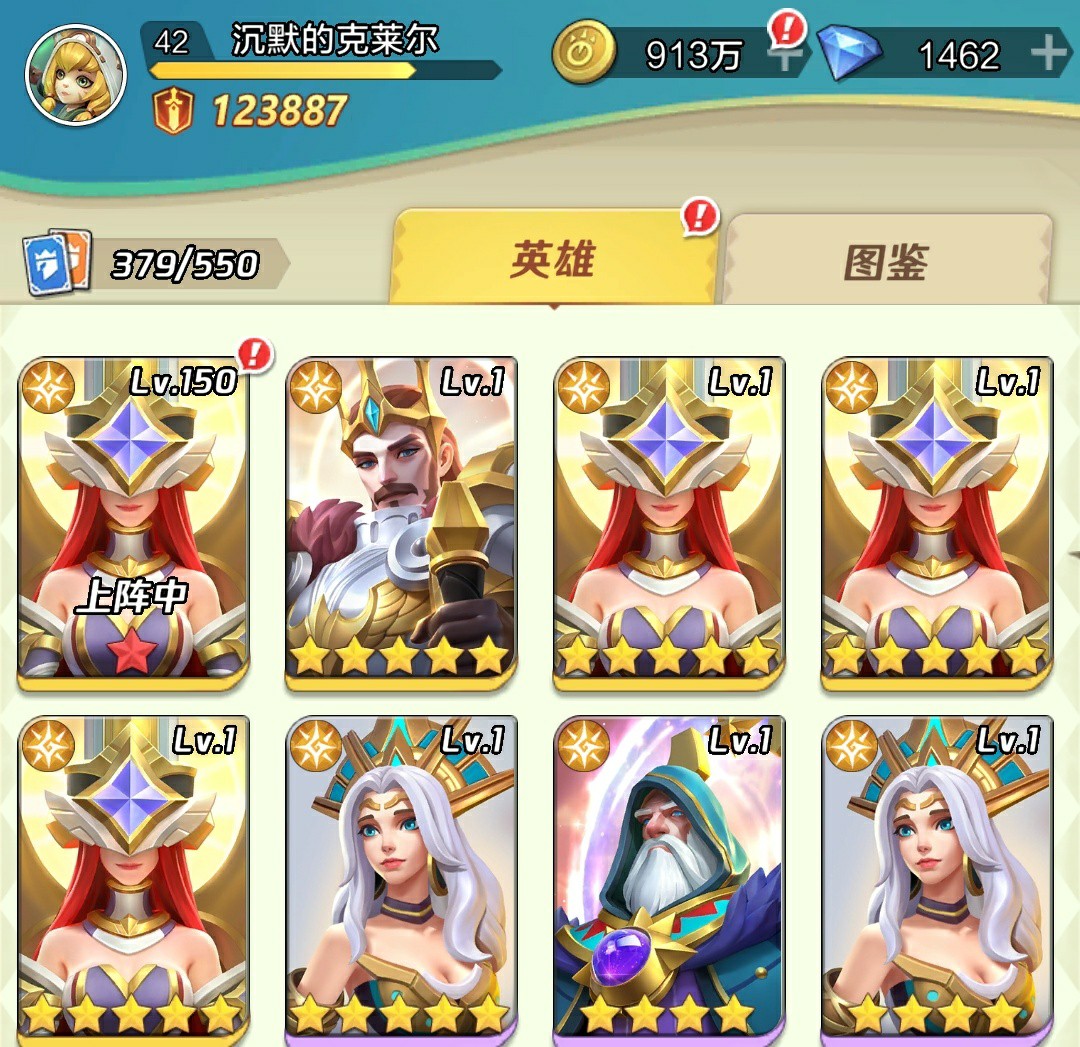Select the hooded white-bearded wizard card
Screen dimensions: 1080x1047
[x=669, y=878]
